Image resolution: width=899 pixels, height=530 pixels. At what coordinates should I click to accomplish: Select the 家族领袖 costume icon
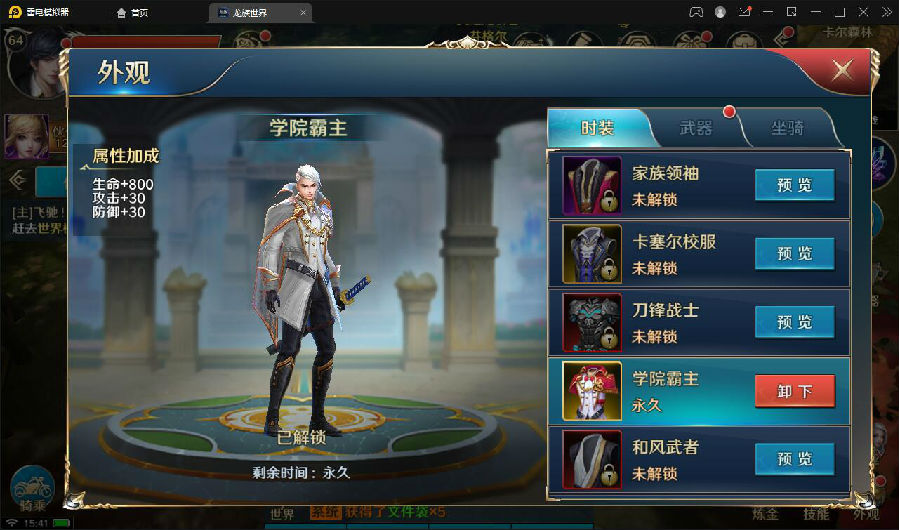pos(592,185)
